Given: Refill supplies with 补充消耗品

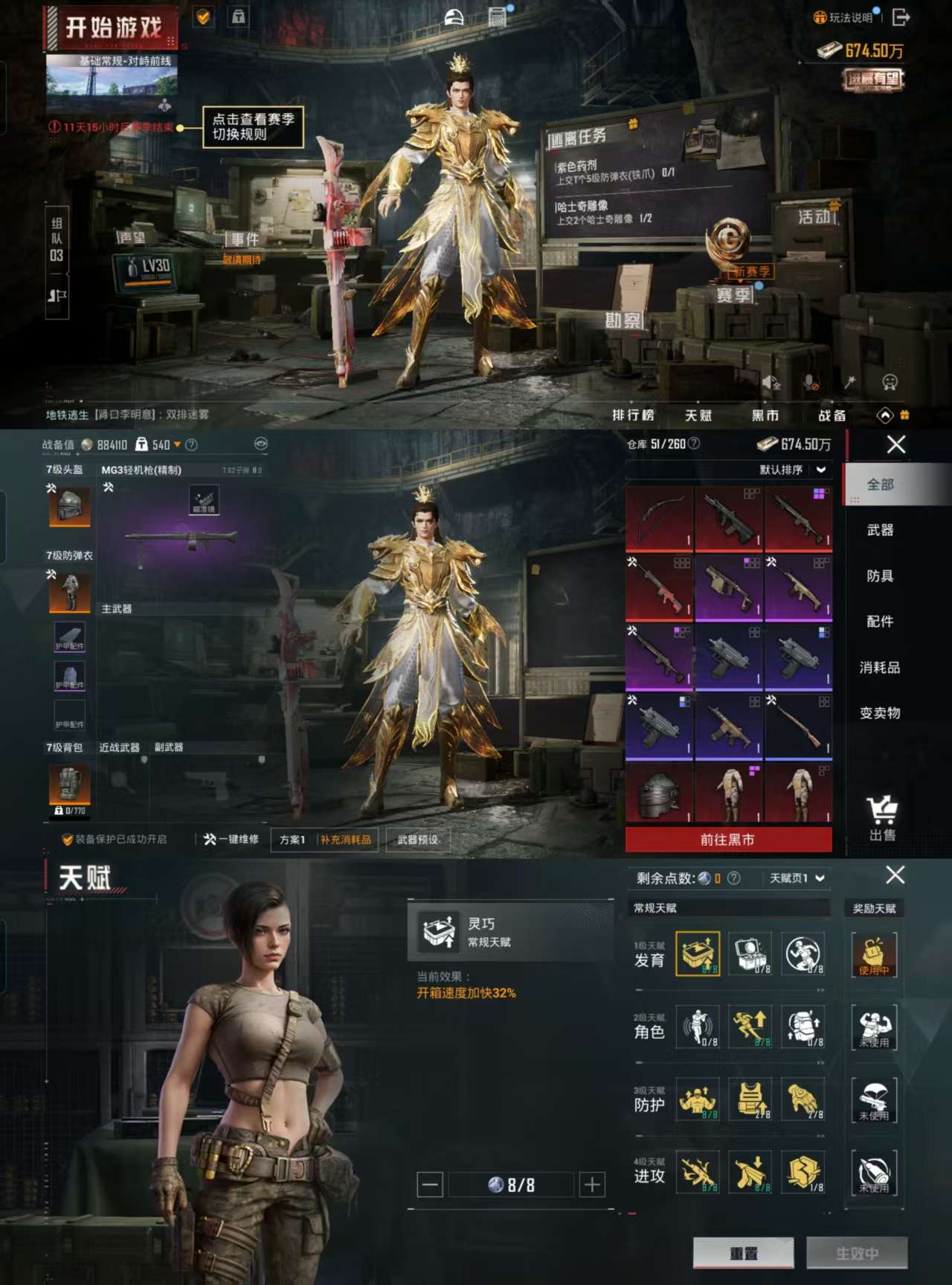Looking at the screenshot, I should pos(346,840).
